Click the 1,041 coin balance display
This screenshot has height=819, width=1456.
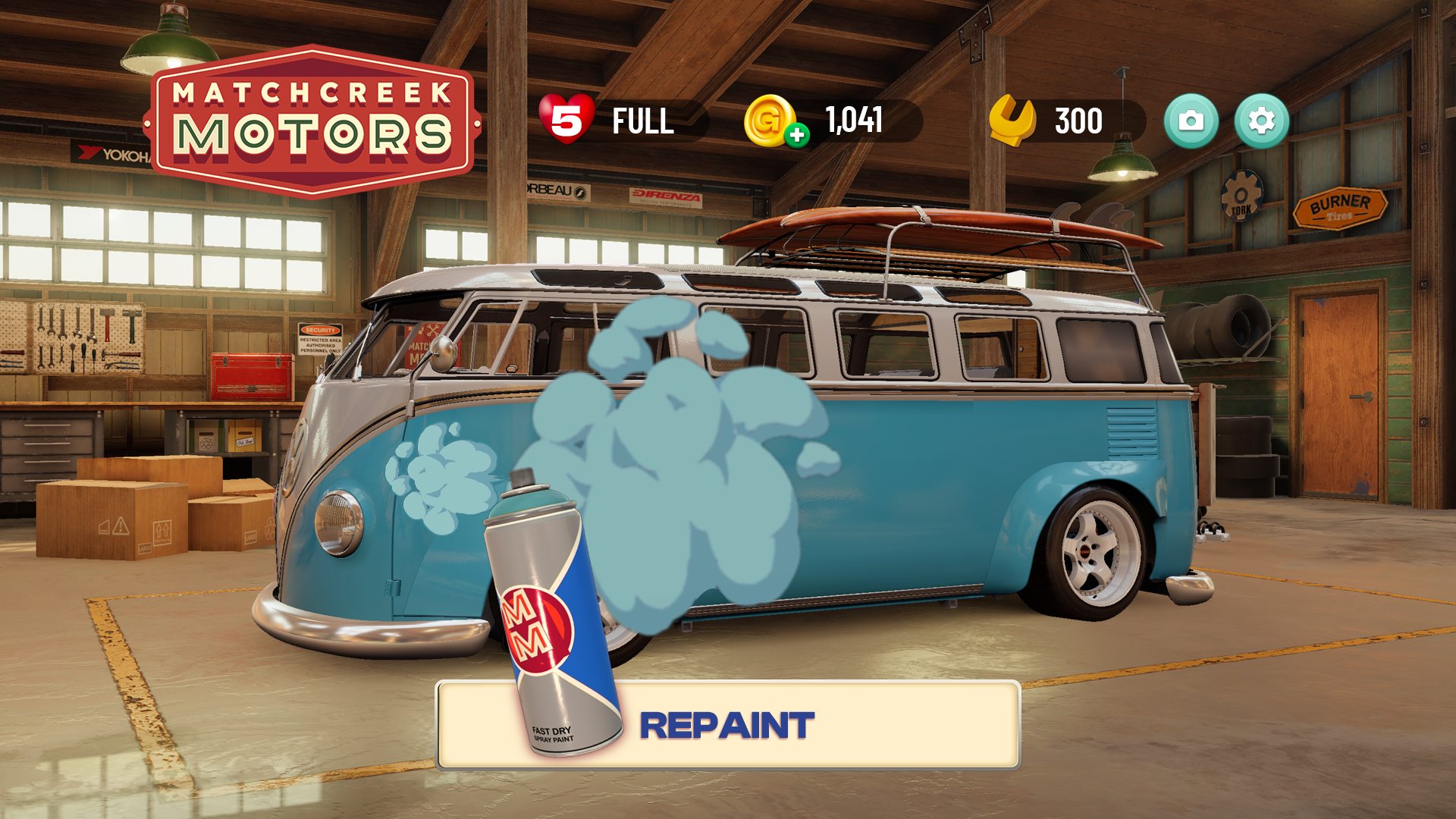tap(852, 119)
